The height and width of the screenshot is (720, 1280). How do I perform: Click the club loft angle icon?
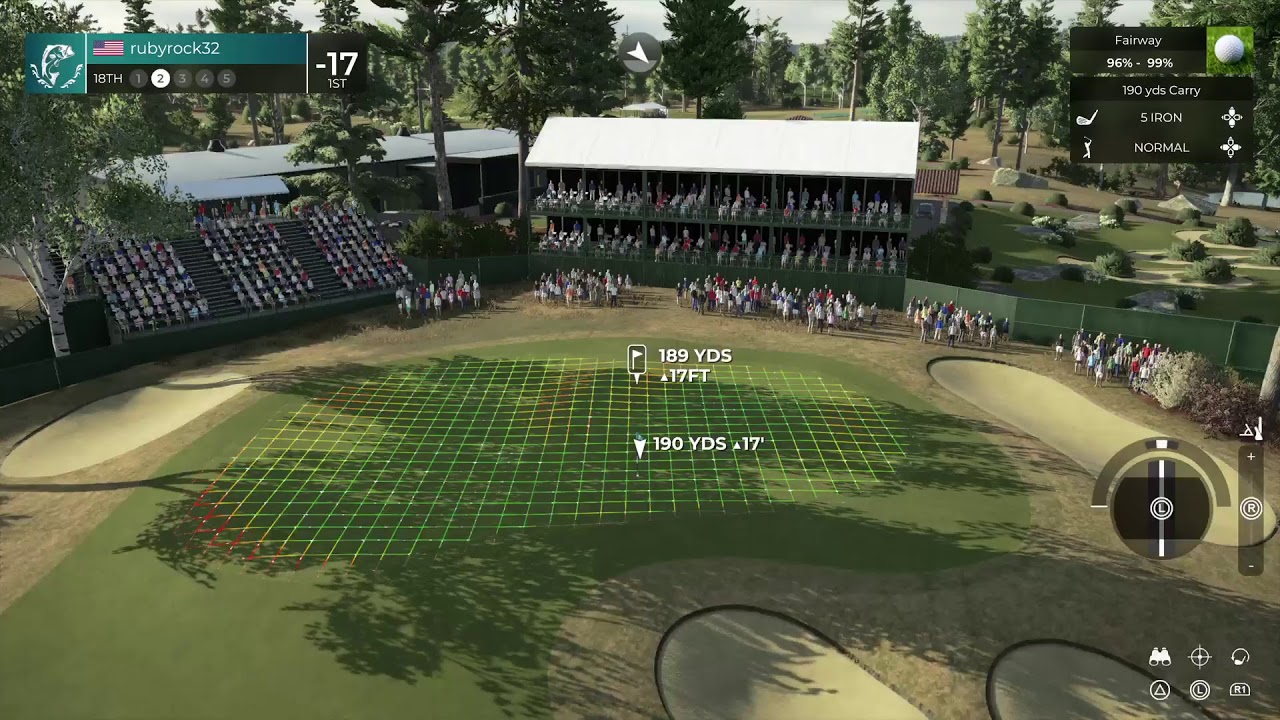1251,430
